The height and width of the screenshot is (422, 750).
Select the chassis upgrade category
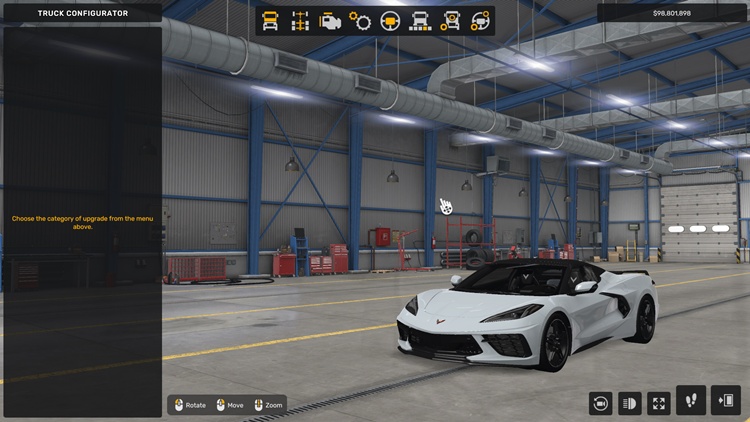click(x=300, y=20)
